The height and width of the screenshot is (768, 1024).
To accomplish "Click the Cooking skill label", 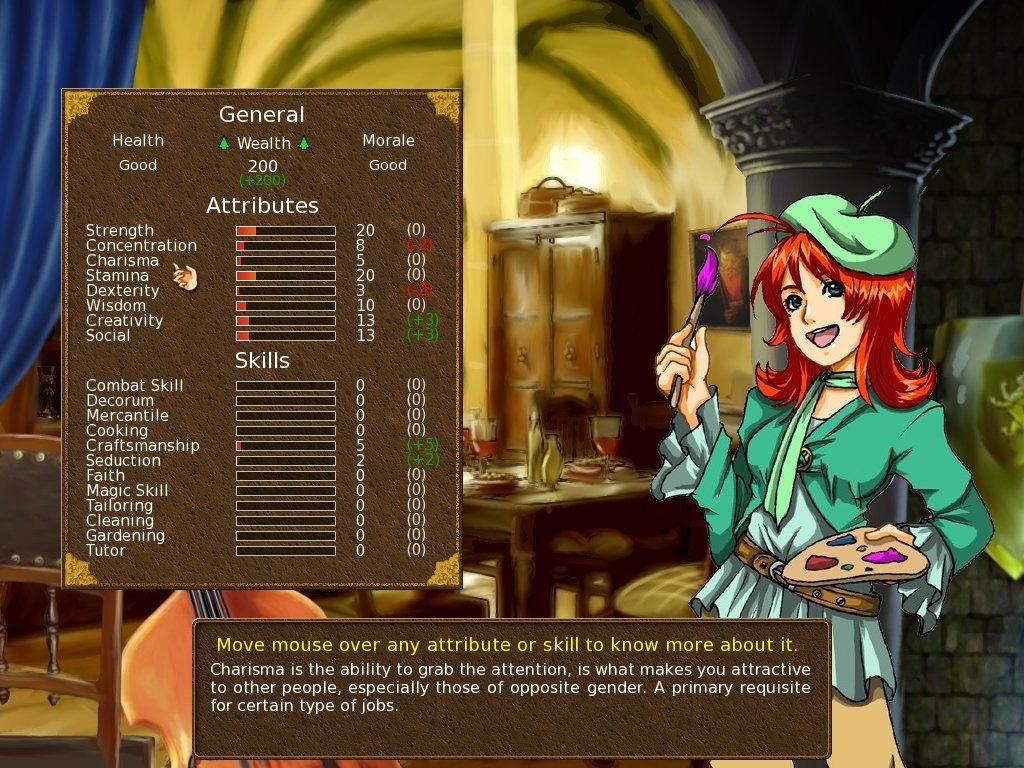I will point(117,431).
